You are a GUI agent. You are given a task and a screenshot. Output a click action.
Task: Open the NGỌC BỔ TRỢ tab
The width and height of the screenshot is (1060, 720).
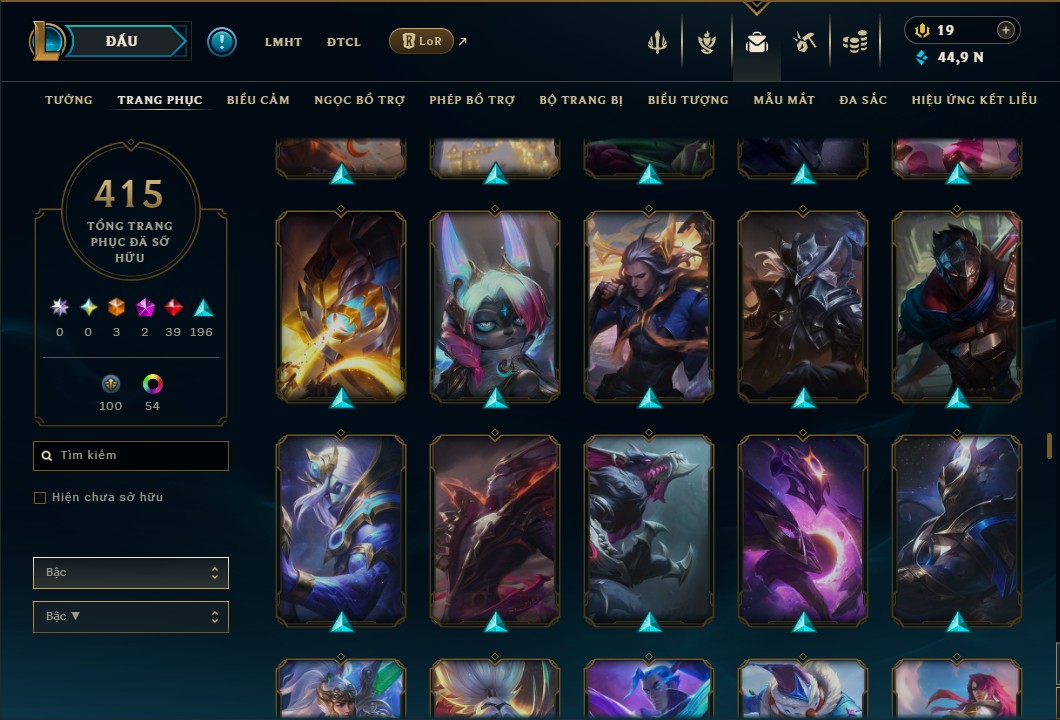click(x=360, y=100)
